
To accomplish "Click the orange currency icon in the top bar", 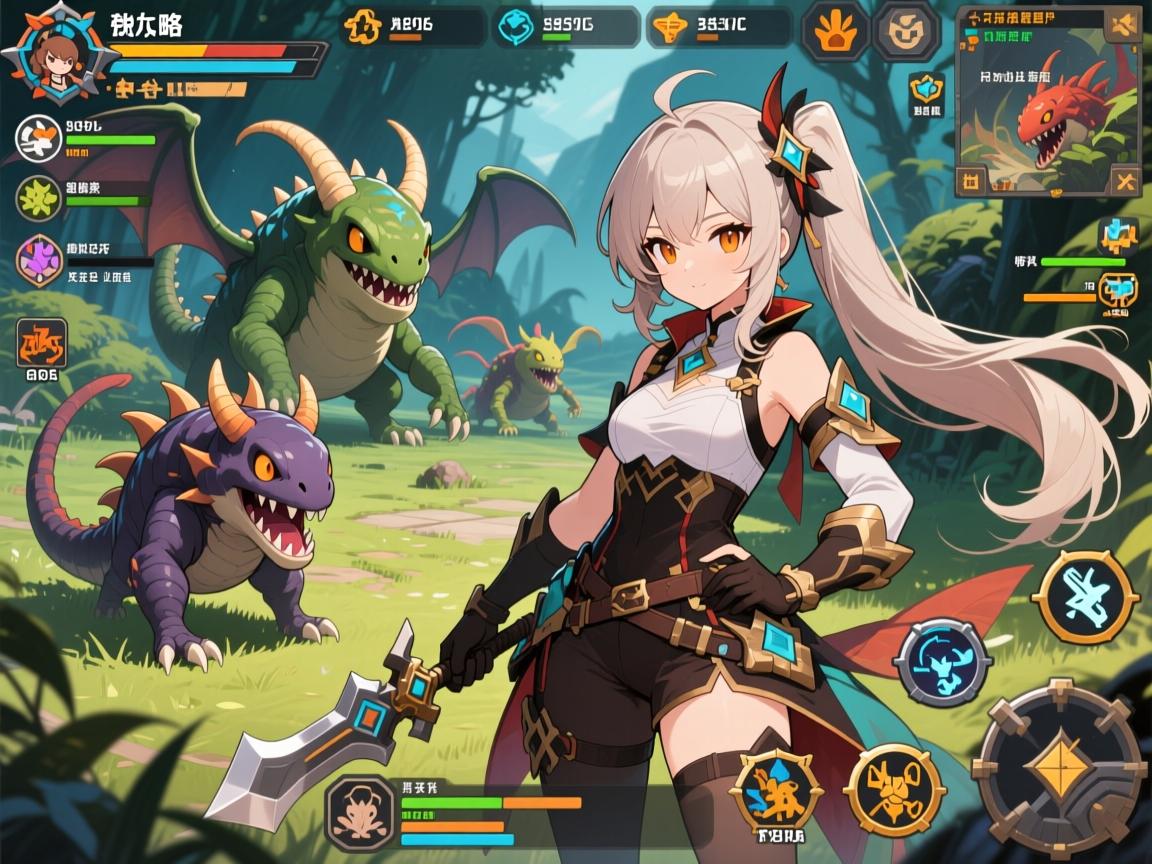I will (x=364, y=27).
